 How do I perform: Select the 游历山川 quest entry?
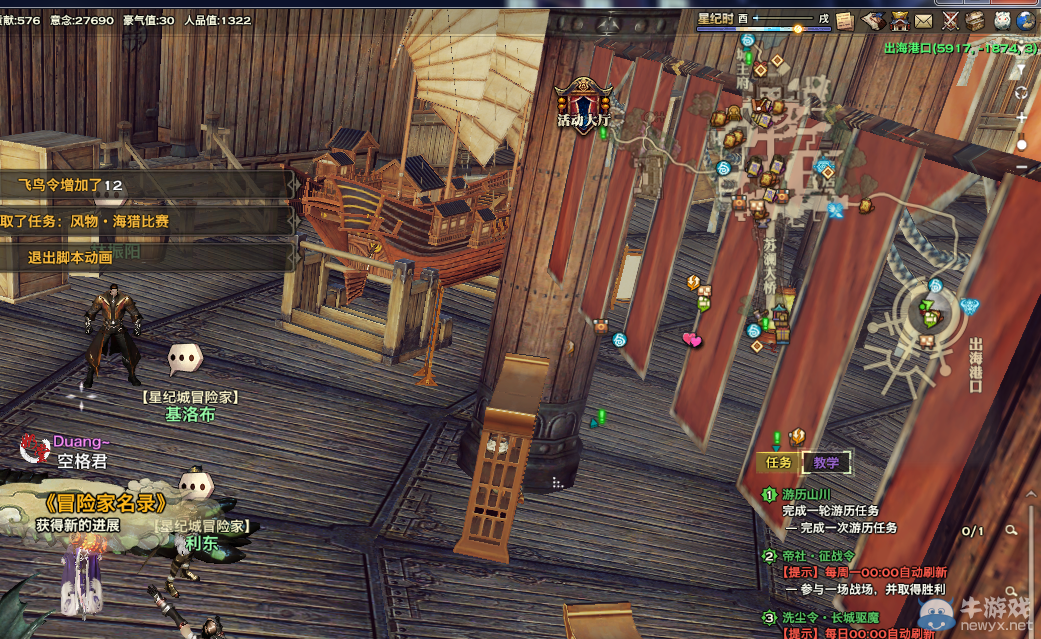click(x=807, y=494)
